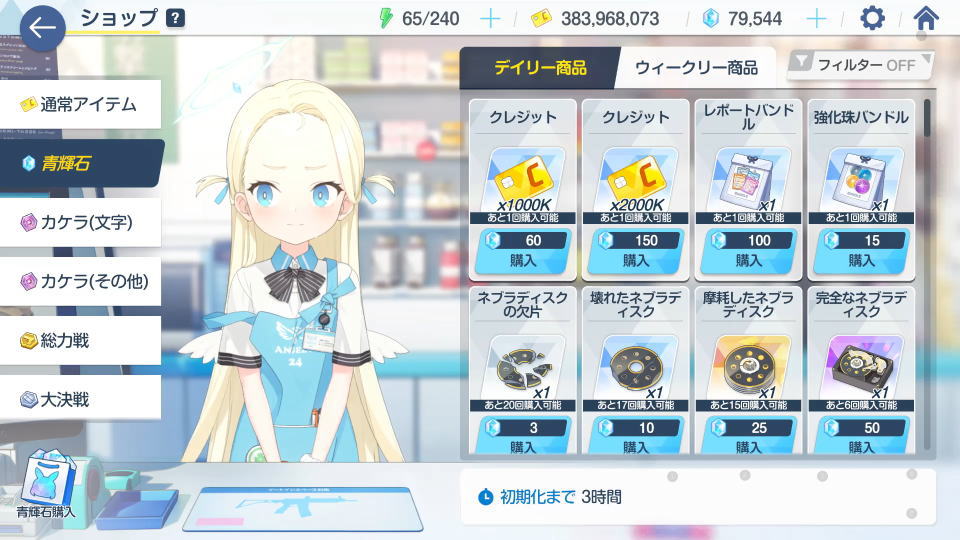Add more energy with the plus button
The width and height of the screenshot is (960, 540).
(490, 18)
